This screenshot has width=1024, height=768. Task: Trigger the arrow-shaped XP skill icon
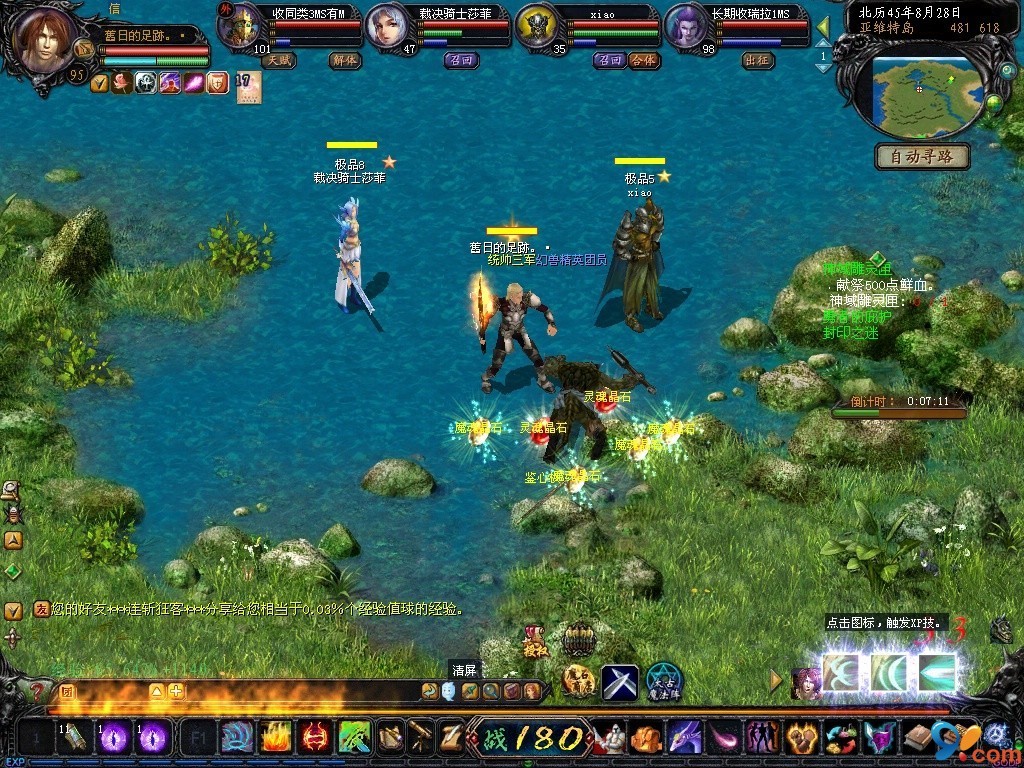coord(936,673)
